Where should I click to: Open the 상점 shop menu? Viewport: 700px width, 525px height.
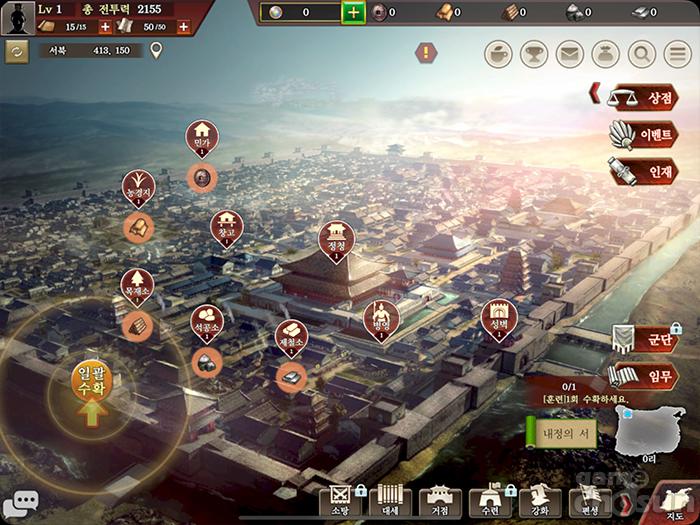tap(644, 98)
